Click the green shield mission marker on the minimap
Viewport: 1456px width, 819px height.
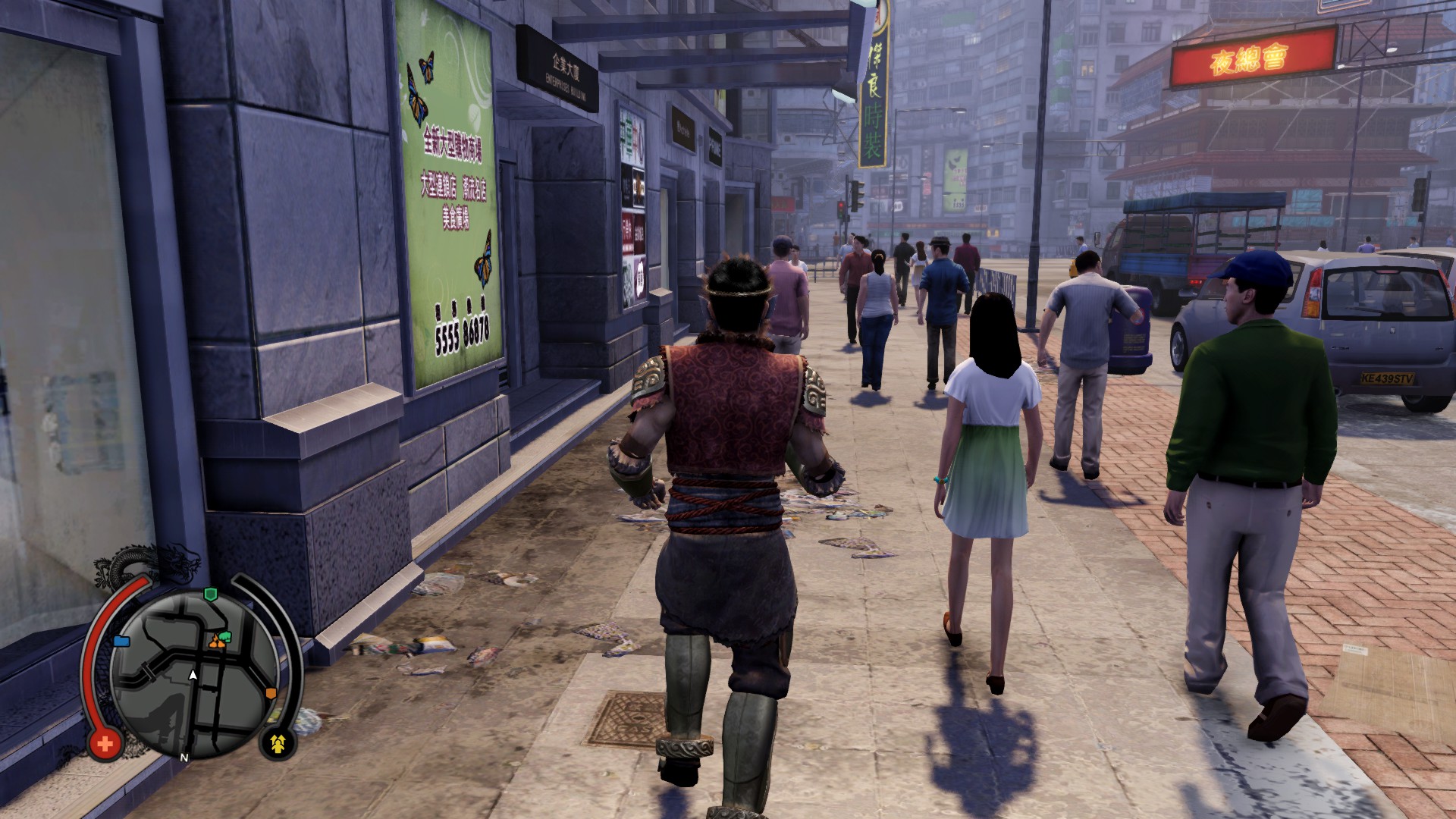[x=211, y=594]
